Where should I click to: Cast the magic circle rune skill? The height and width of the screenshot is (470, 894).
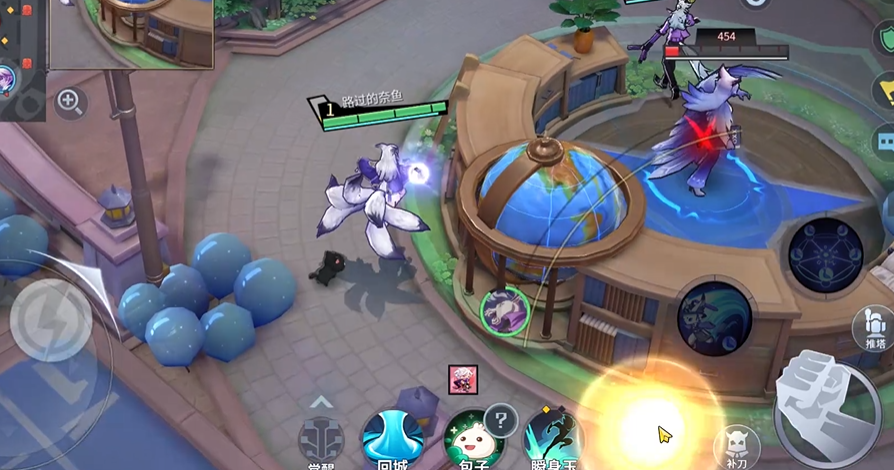tap(825, 254)
